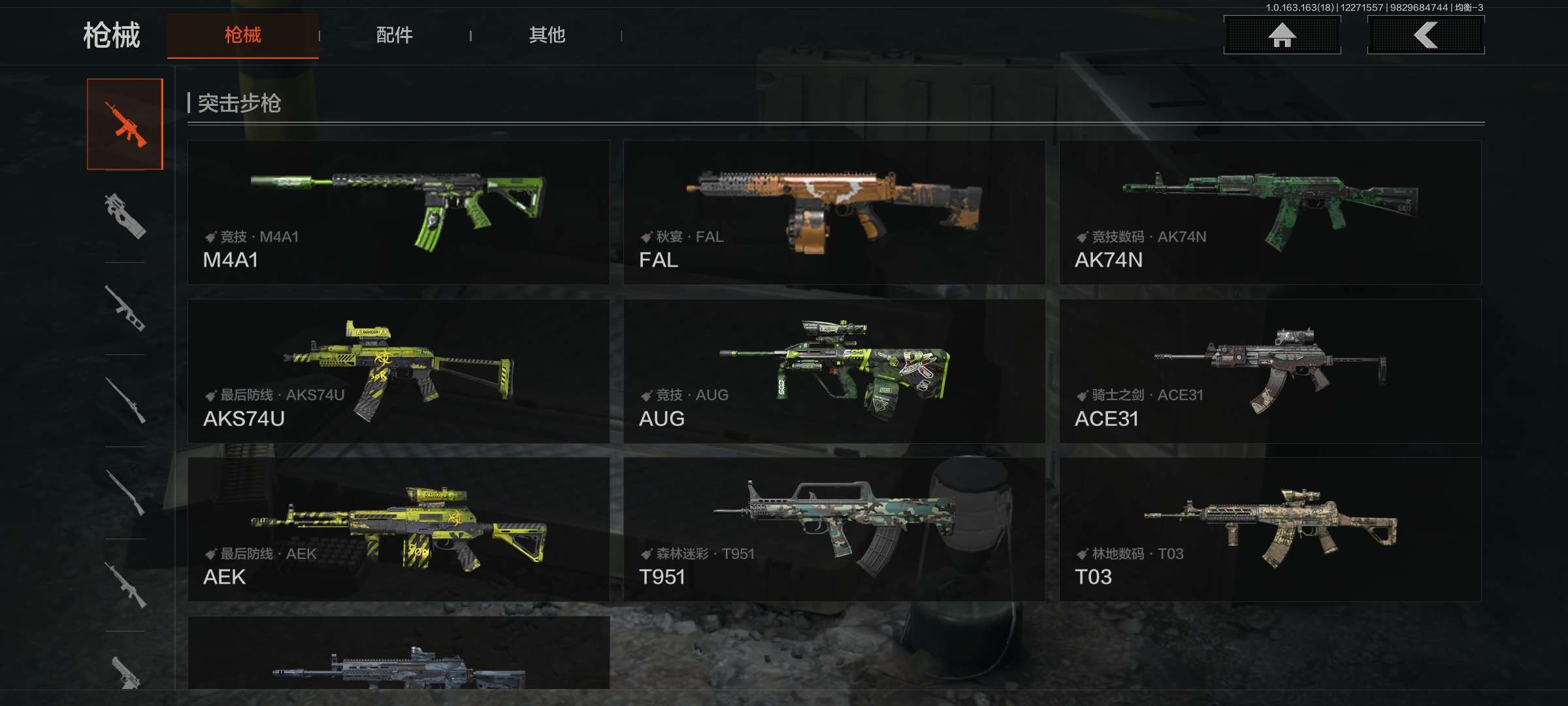Viewport: 1568px width, 706px height.
Task: Pick the FAL weapon card
Action: point(834,212)
